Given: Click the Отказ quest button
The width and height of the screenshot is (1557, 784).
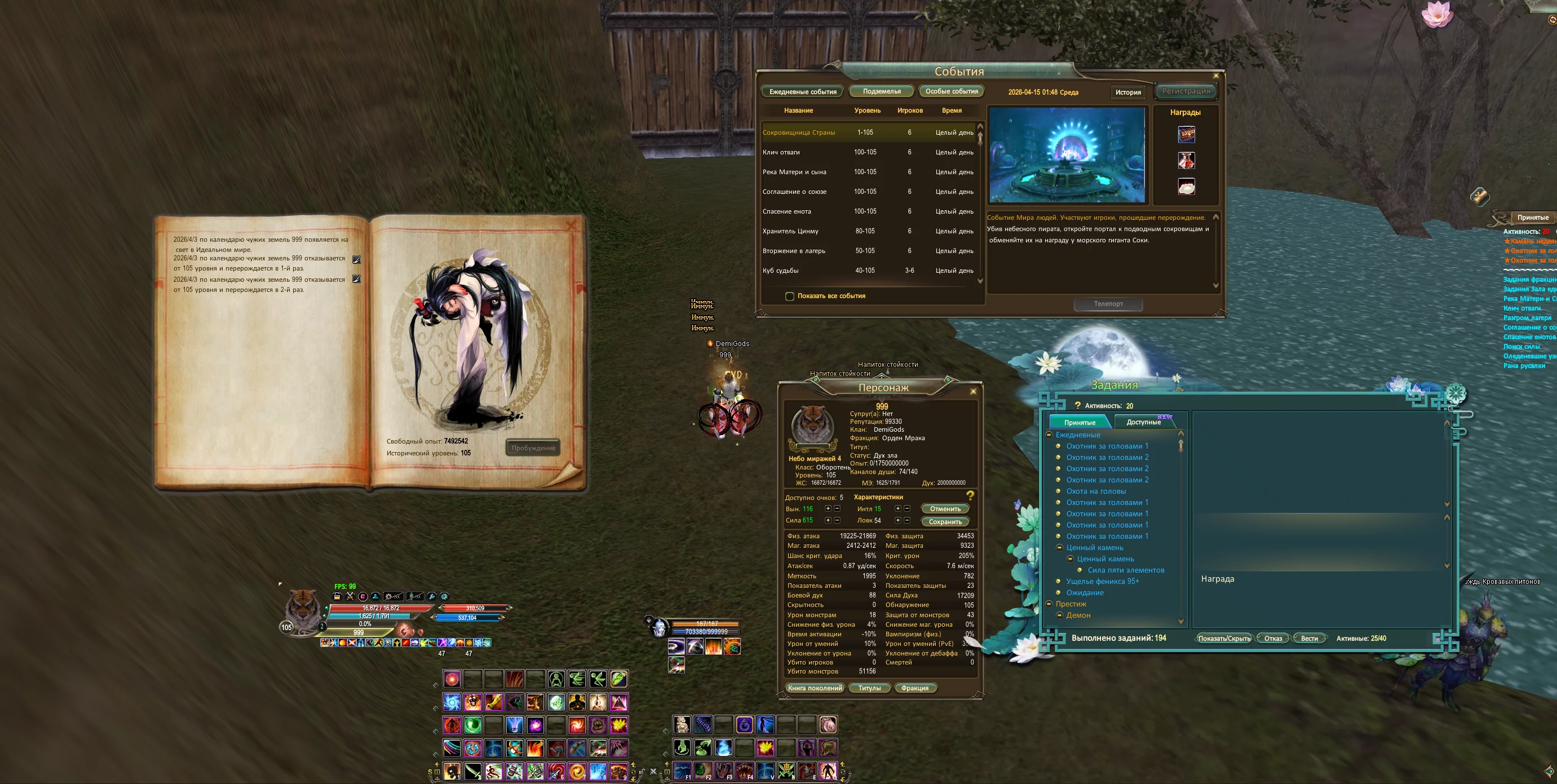Looking at the screenshot, I should [1273, 639].
